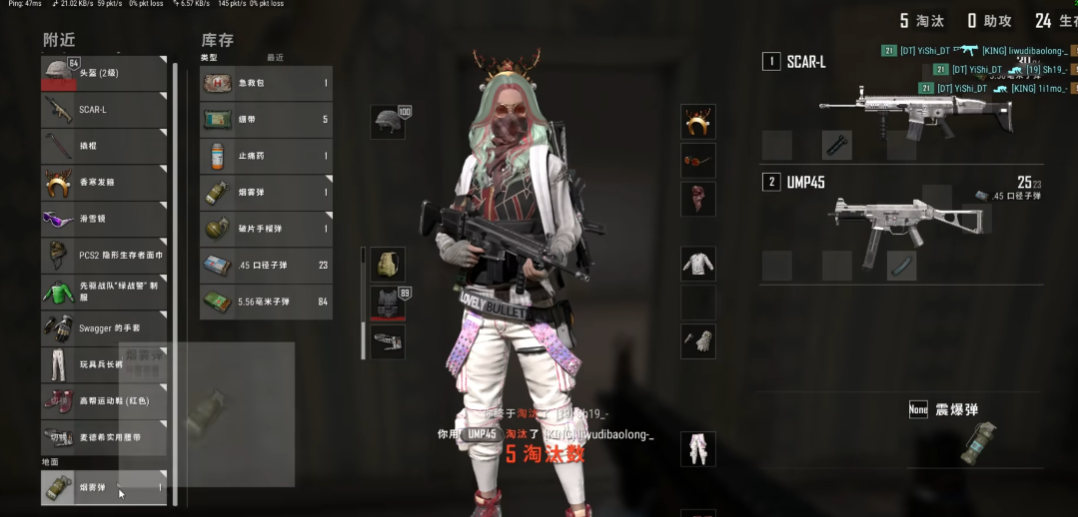The image size is (1078, 517).
Task: Select the first aid kit in inventory
Action: (x=266, y=83)
